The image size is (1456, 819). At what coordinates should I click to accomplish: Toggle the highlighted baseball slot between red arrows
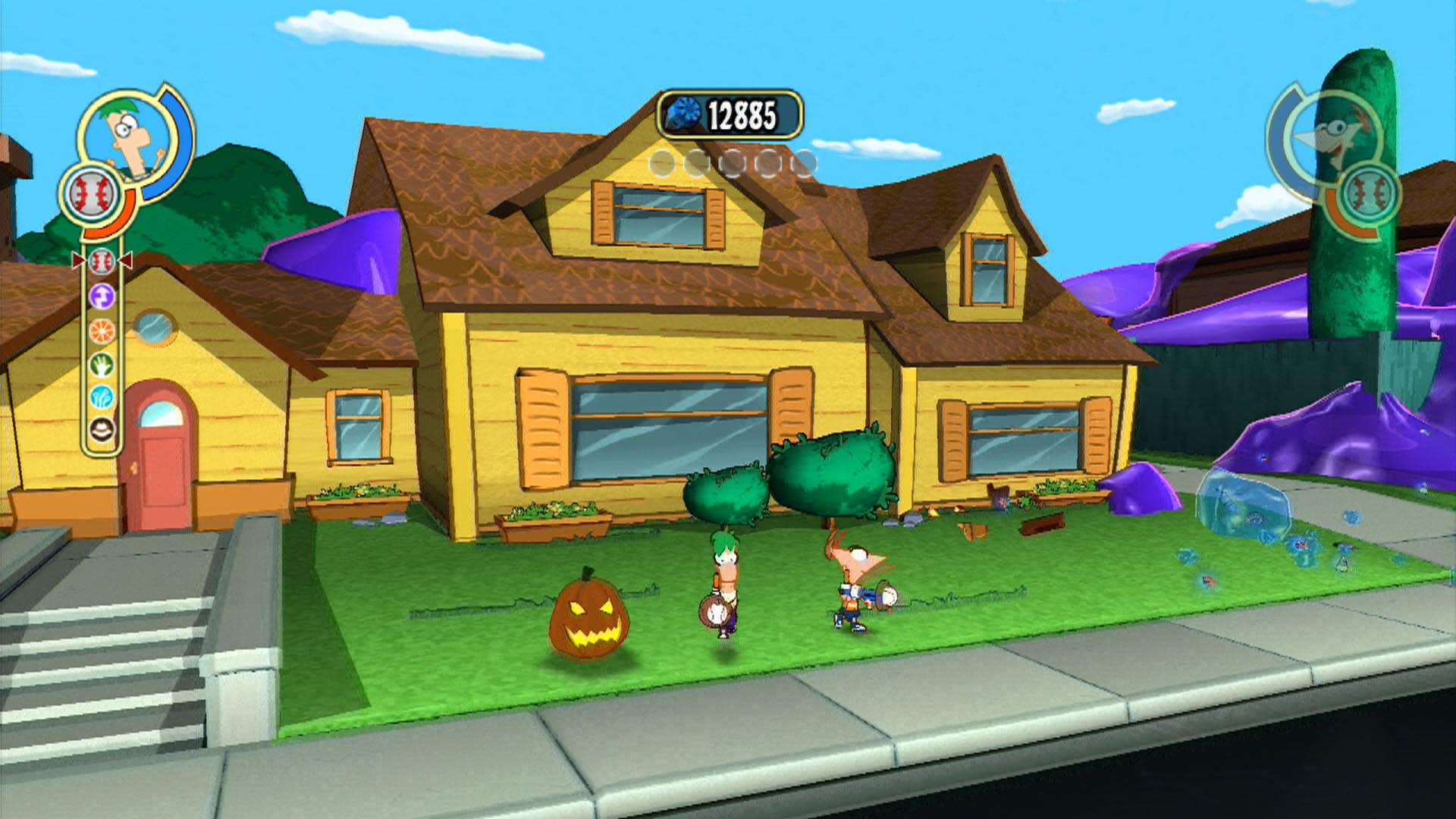(x=101, y=261)
